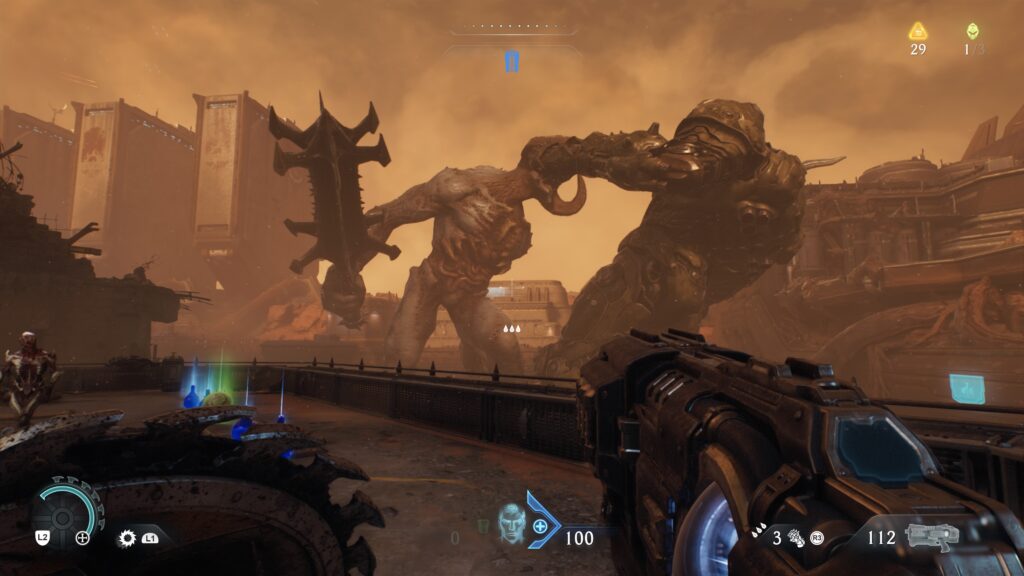
Task: Click the gauntlet melee charge icon
Action: [x=797, y=537]
